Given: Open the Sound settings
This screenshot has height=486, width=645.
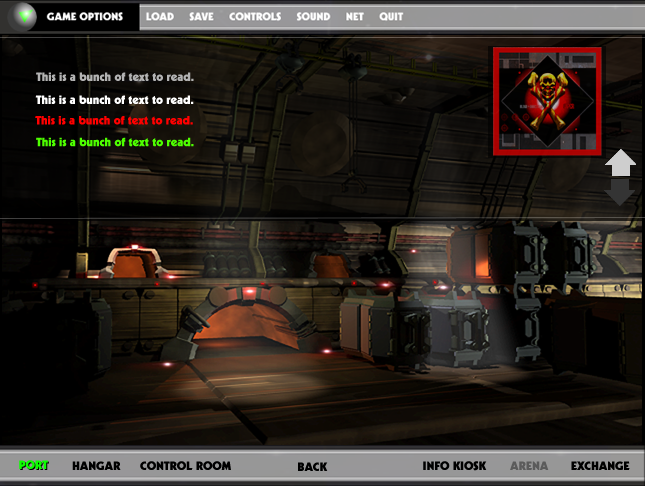Looking at the screenshot, I should coord(313,17).
